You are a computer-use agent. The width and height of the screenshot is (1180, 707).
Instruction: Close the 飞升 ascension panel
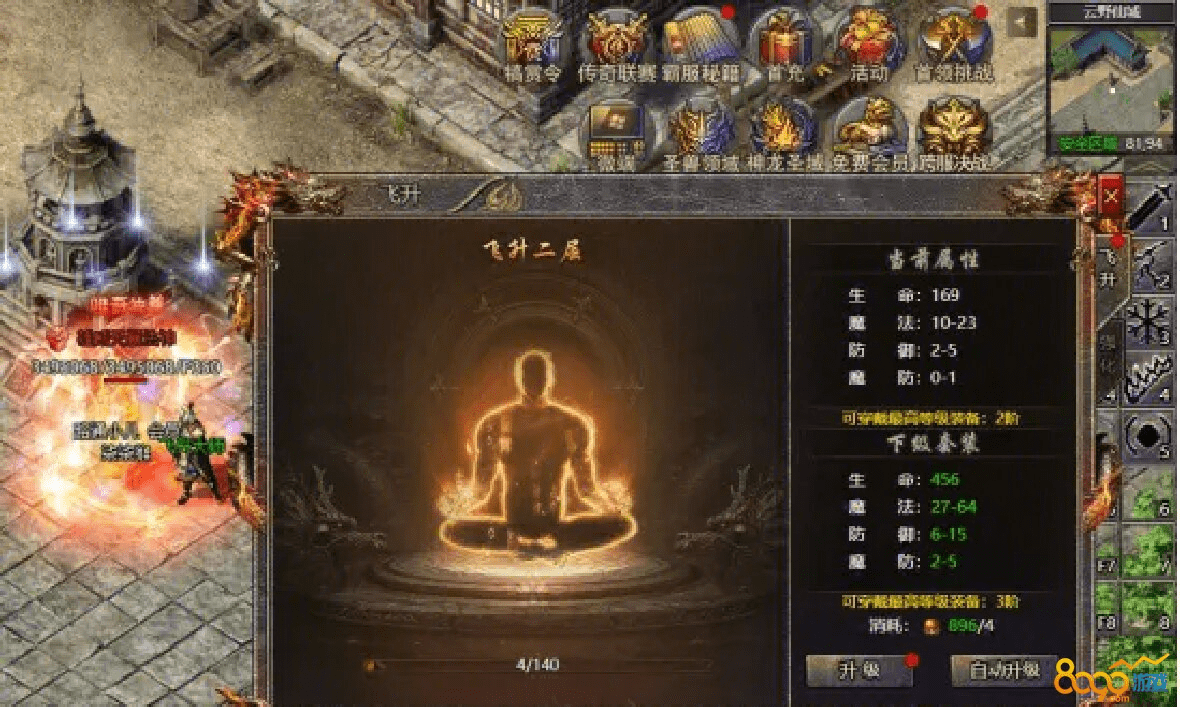tap(1110, 198)
